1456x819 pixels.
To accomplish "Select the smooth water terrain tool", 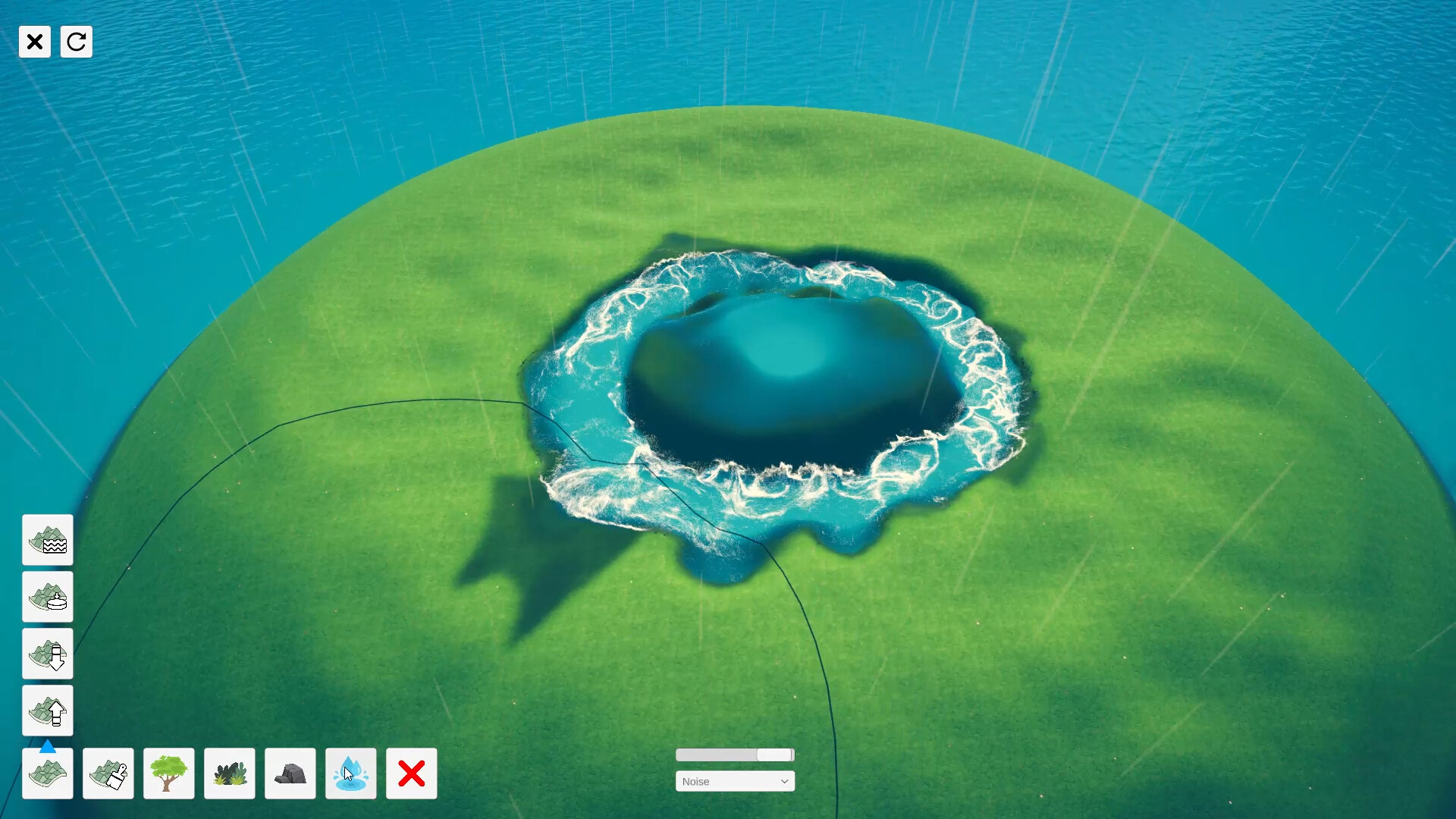I will [48, 541].
